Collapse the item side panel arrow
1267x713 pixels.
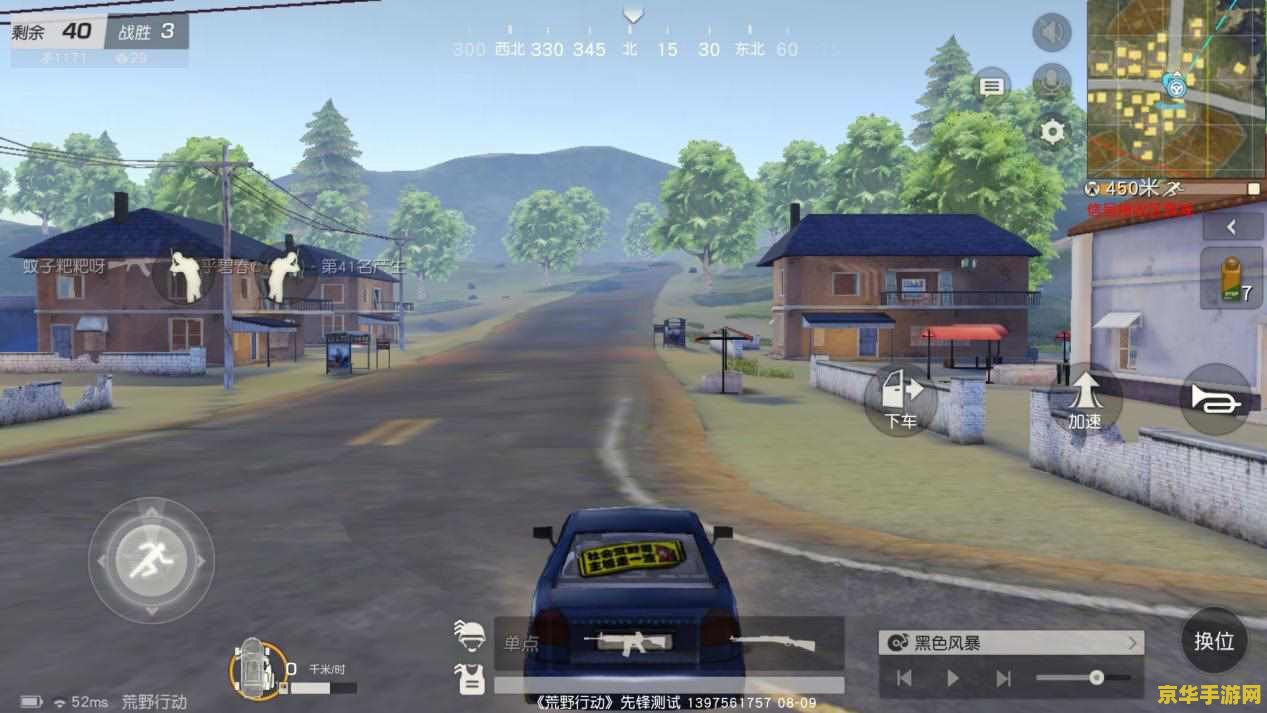[1232, 227]
